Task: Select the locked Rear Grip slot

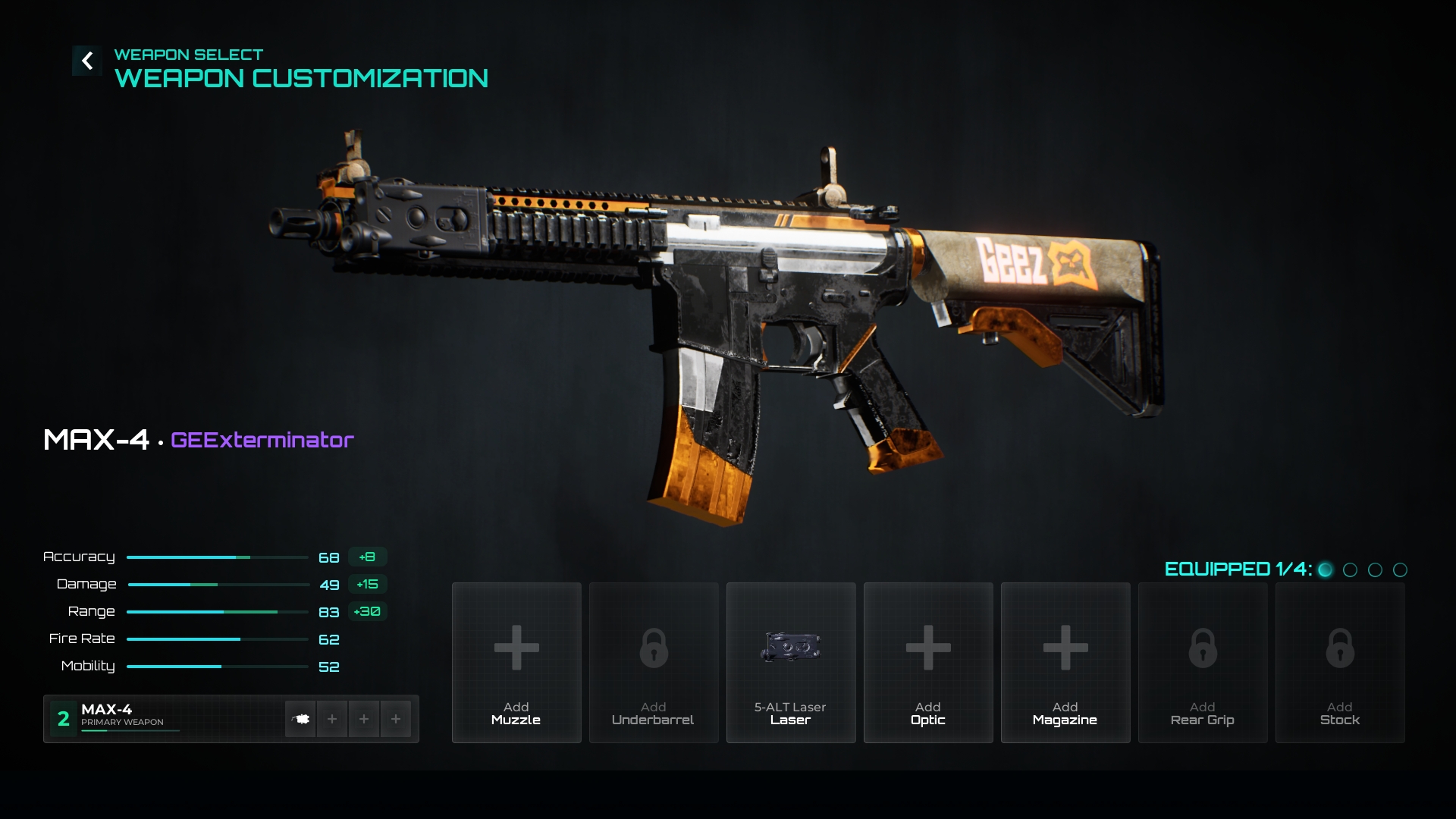Action: coord(1203,662)
